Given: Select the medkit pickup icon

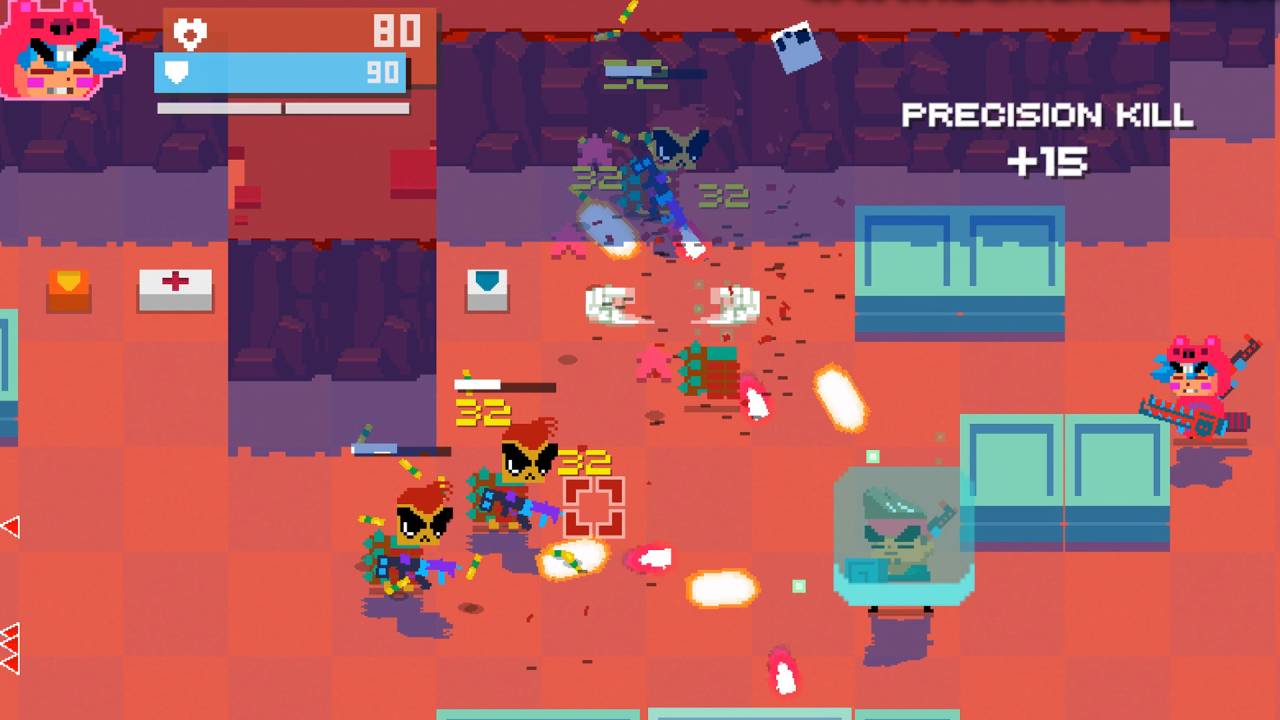Looking at the screenshot, I should pyautogui.click(x=175, y=291).
